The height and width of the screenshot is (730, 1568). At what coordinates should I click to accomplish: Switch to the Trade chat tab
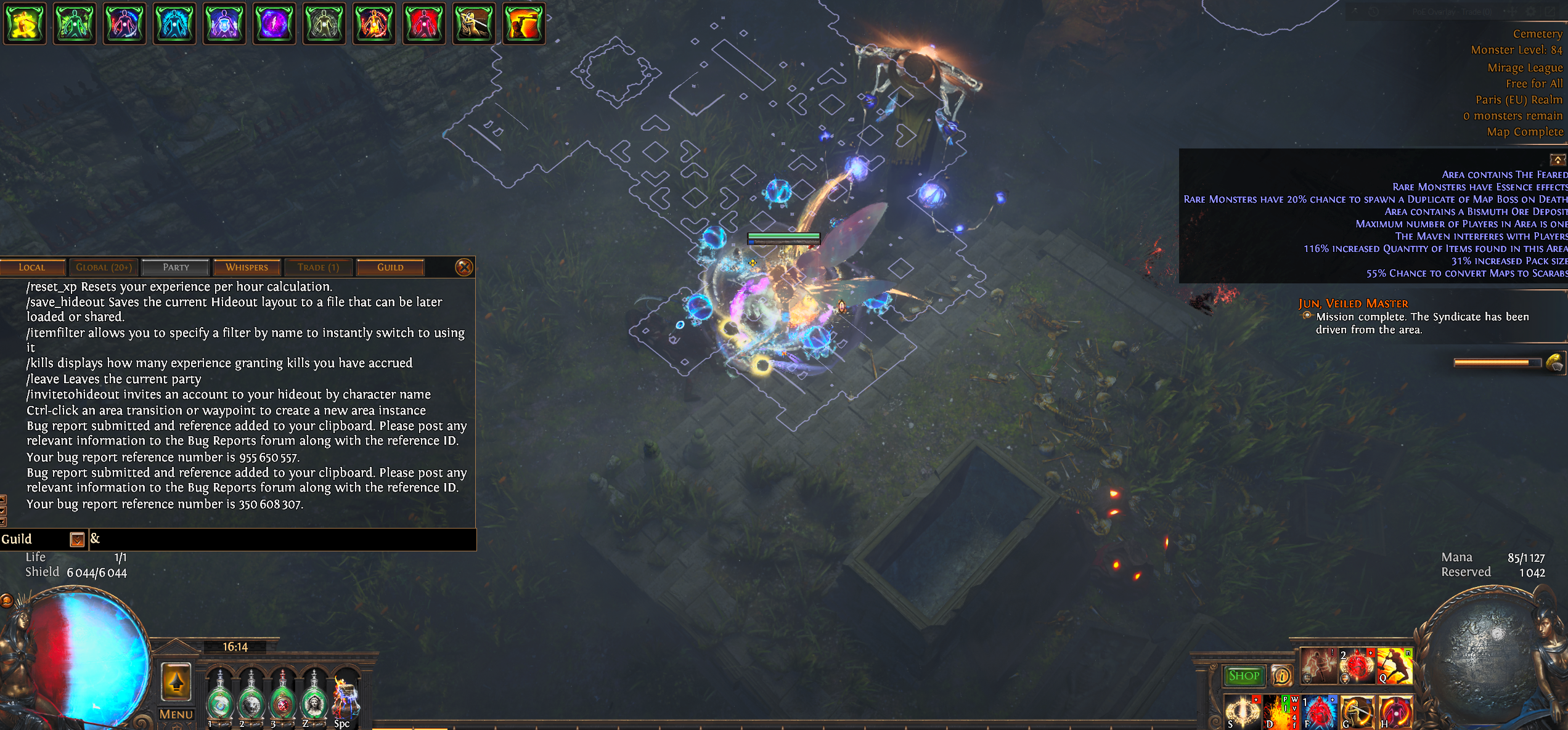(318, 267)
